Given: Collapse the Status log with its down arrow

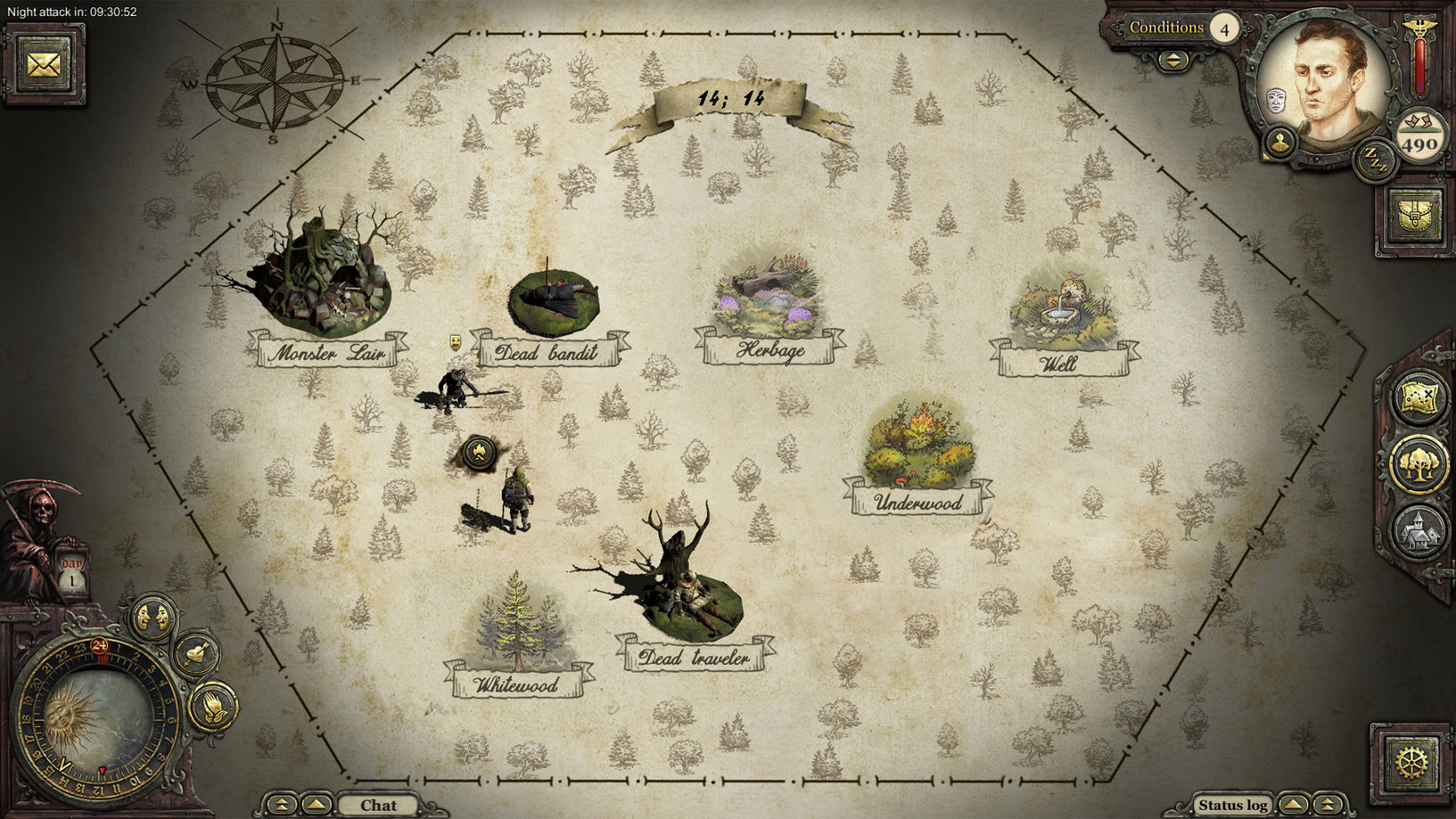Looking at the screenshot, I should tap(1327, 806).
